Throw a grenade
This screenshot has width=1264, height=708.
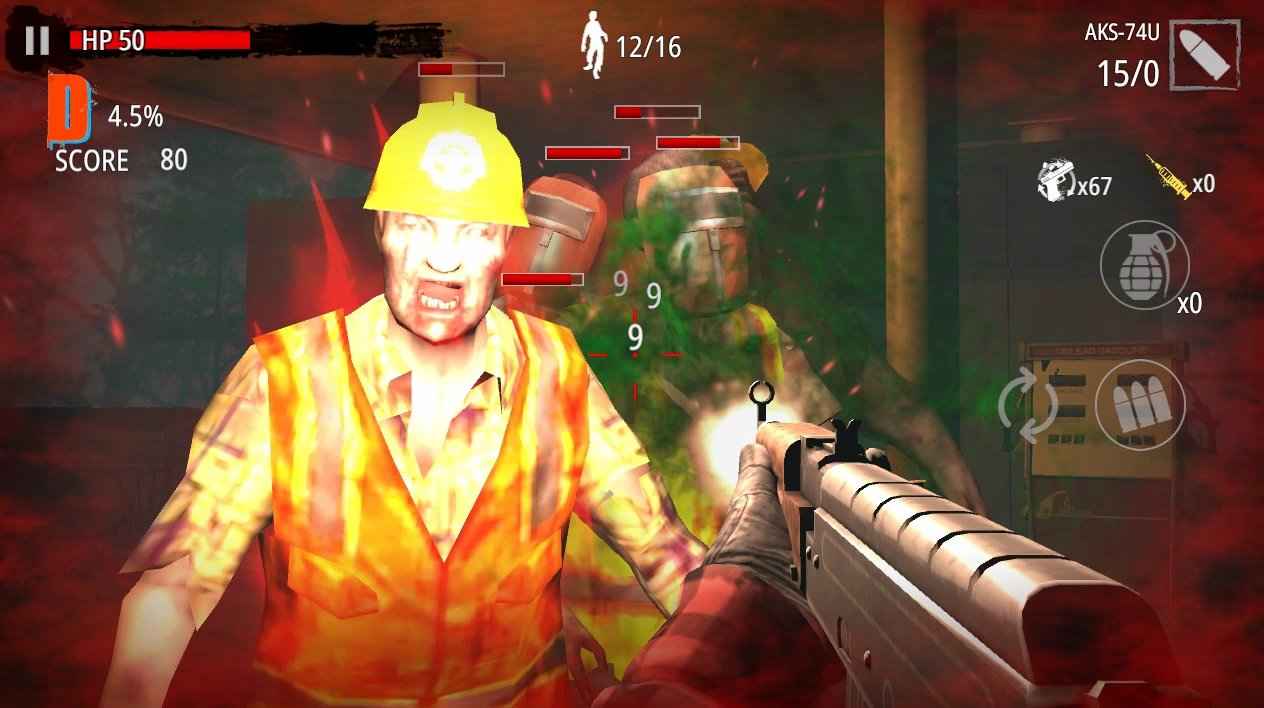coord(1144,265)
